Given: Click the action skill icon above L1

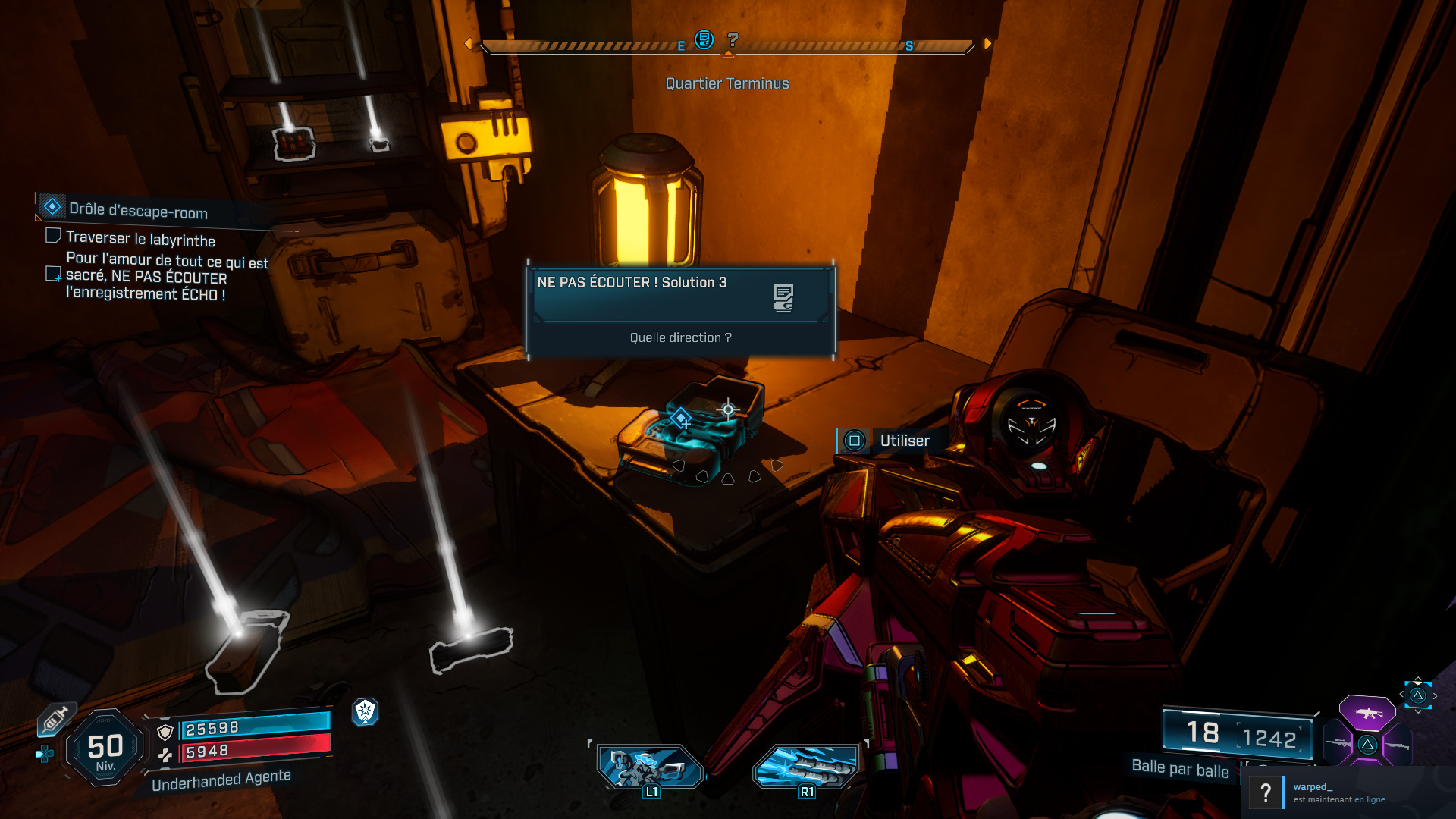Looking at the screenshot, I should 651,767.
